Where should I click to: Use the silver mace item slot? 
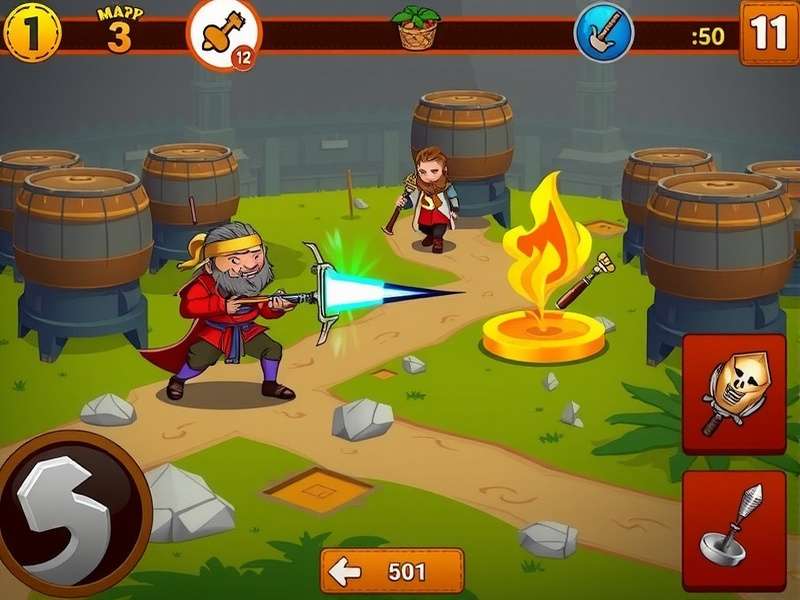pos(733,530)
